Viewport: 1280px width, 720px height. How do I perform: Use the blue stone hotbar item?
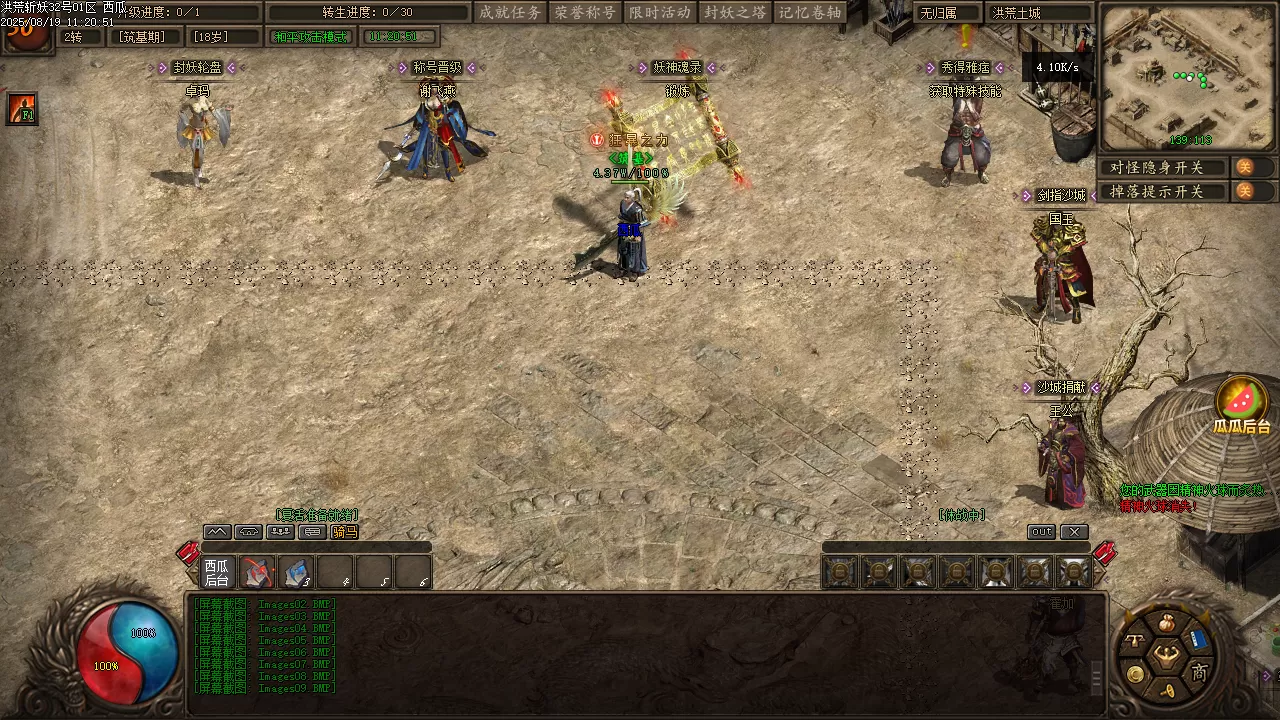point(296,572)
